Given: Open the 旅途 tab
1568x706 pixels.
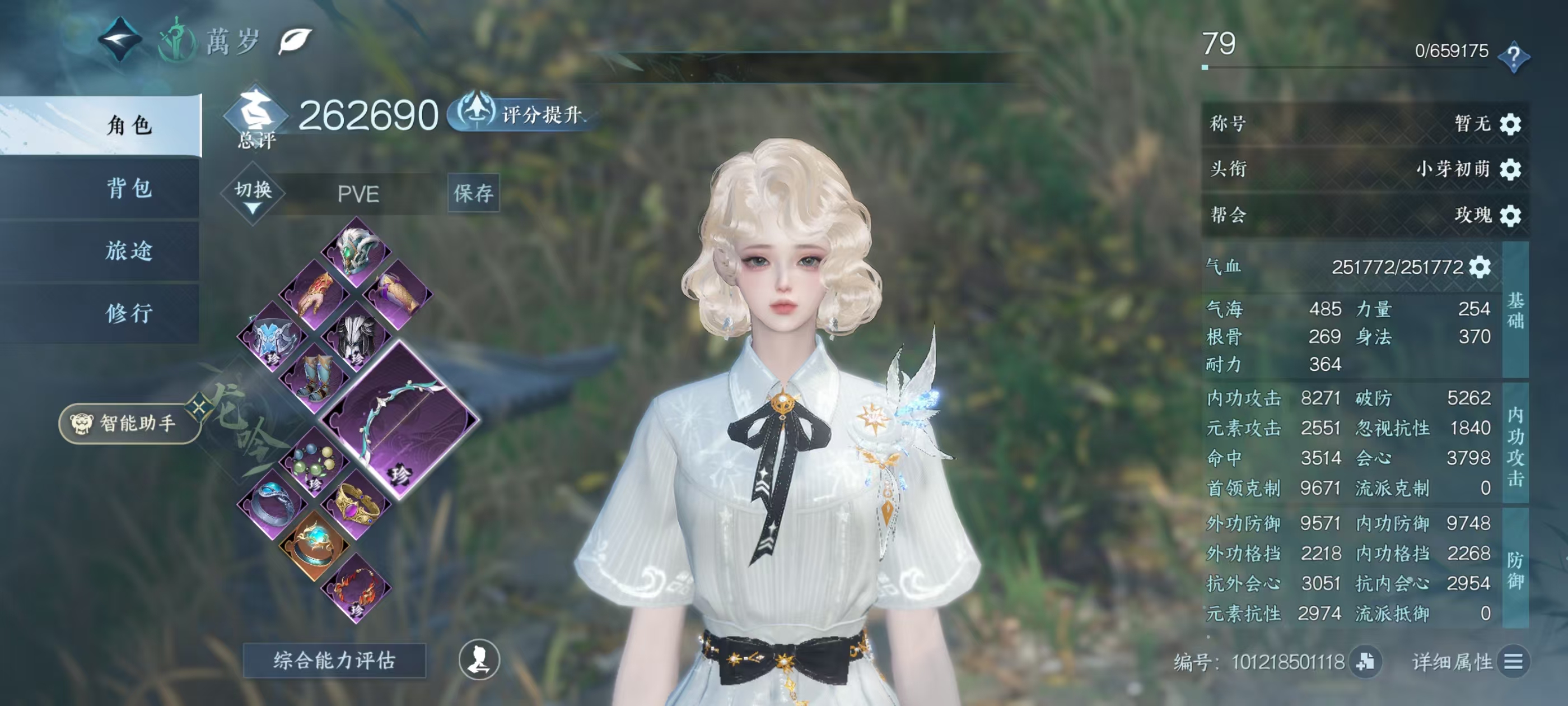Looking at the screenshot, I should pos(128,251).
